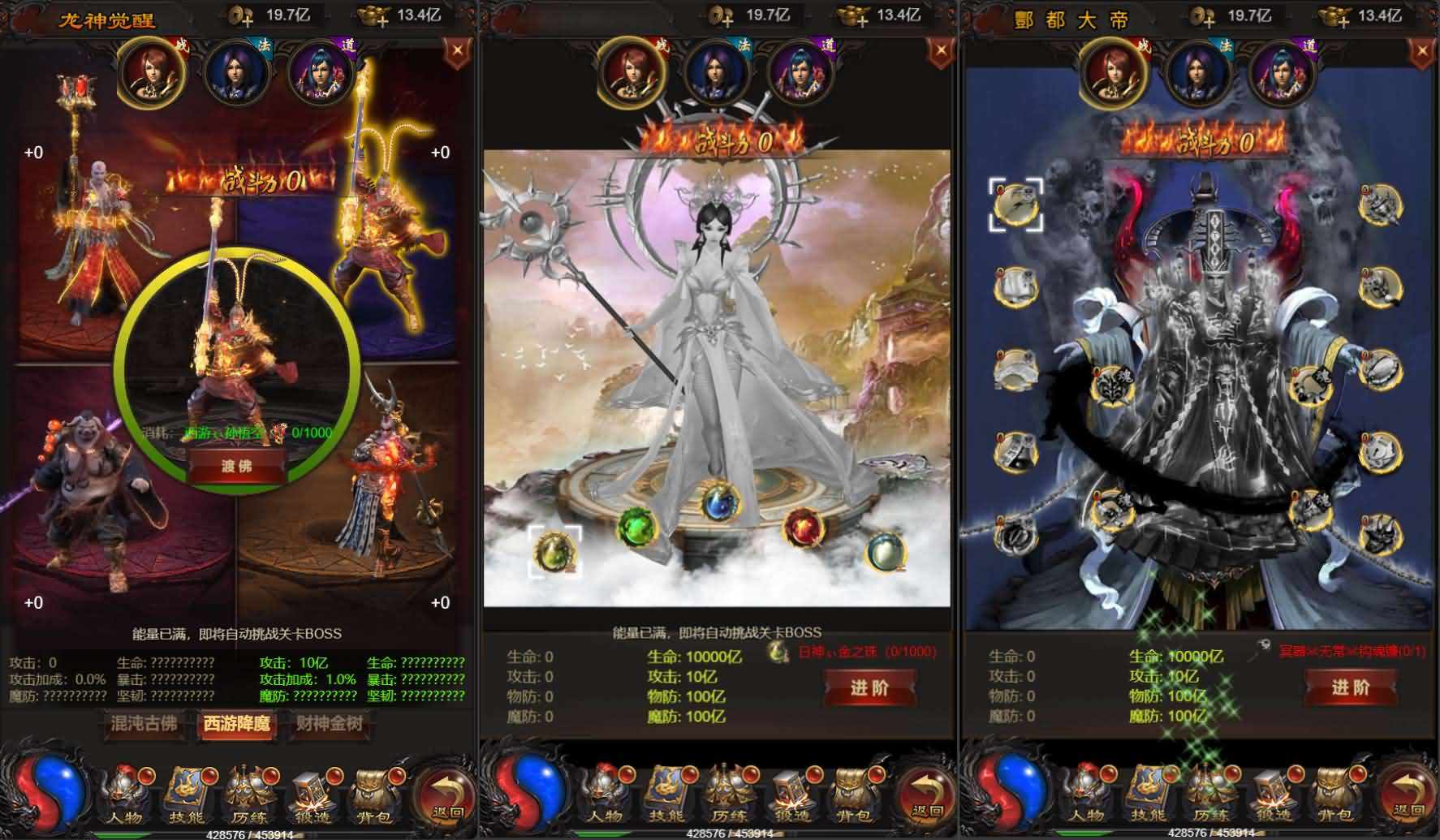Screen dimensions: 1440x840
Task: Select the pale teal orb
Action: pos(884,552)
